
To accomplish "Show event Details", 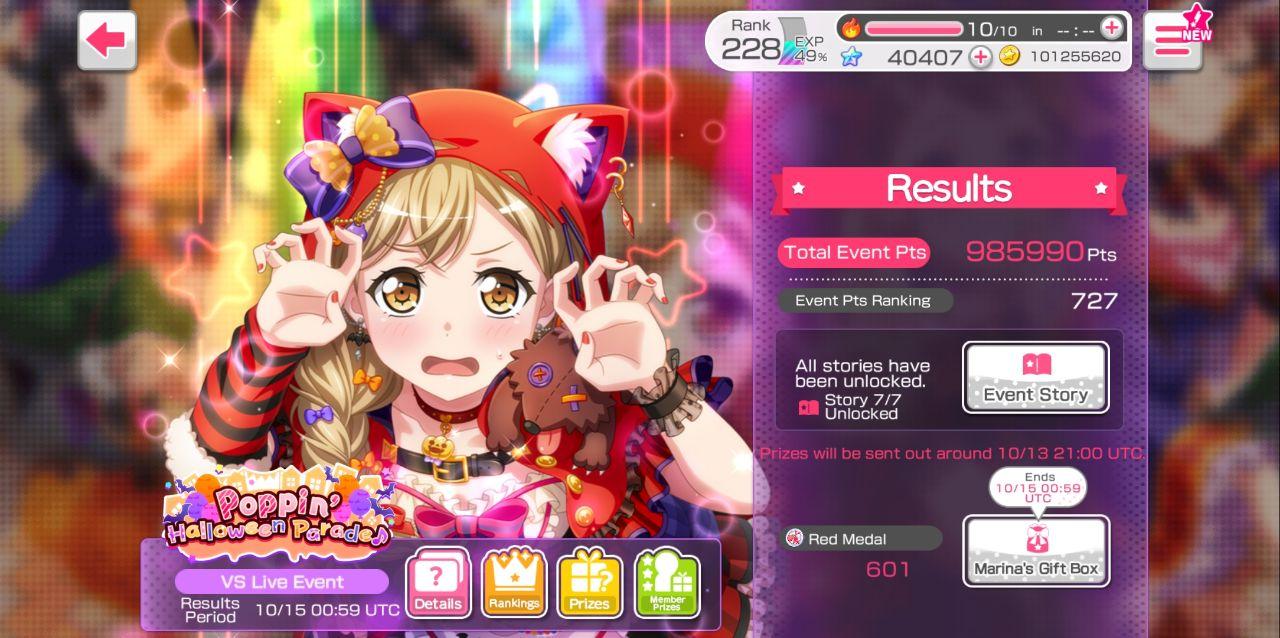I will tap(438, 583).
